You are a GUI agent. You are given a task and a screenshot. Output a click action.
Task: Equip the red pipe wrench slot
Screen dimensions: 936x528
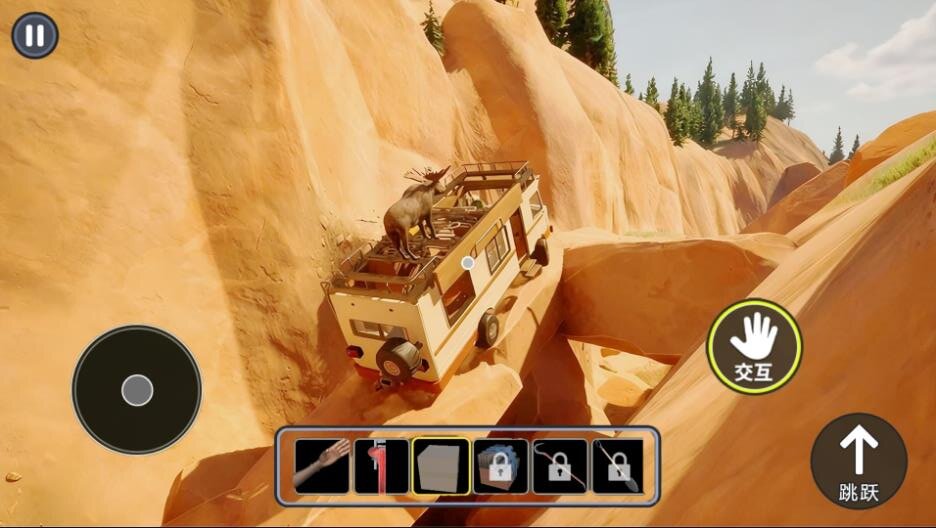pos(381,466)
